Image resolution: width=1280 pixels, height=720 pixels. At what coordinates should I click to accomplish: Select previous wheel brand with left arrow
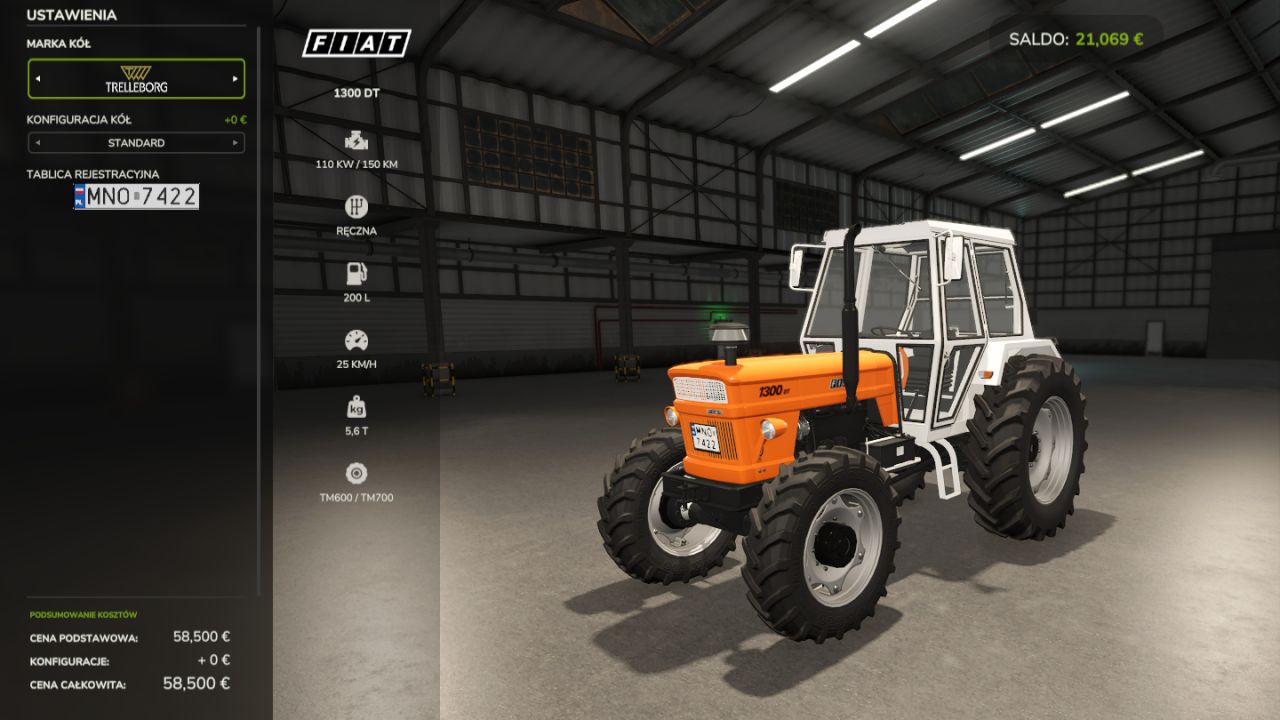(38, 79)
